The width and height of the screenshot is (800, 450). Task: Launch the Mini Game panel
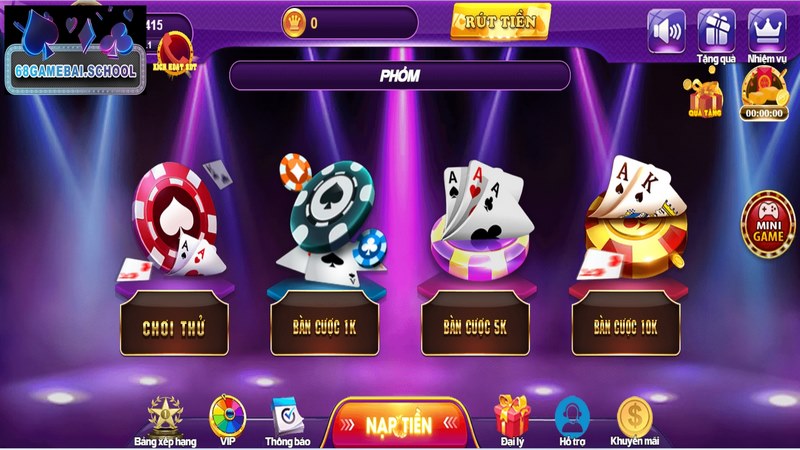coord(768,221)
